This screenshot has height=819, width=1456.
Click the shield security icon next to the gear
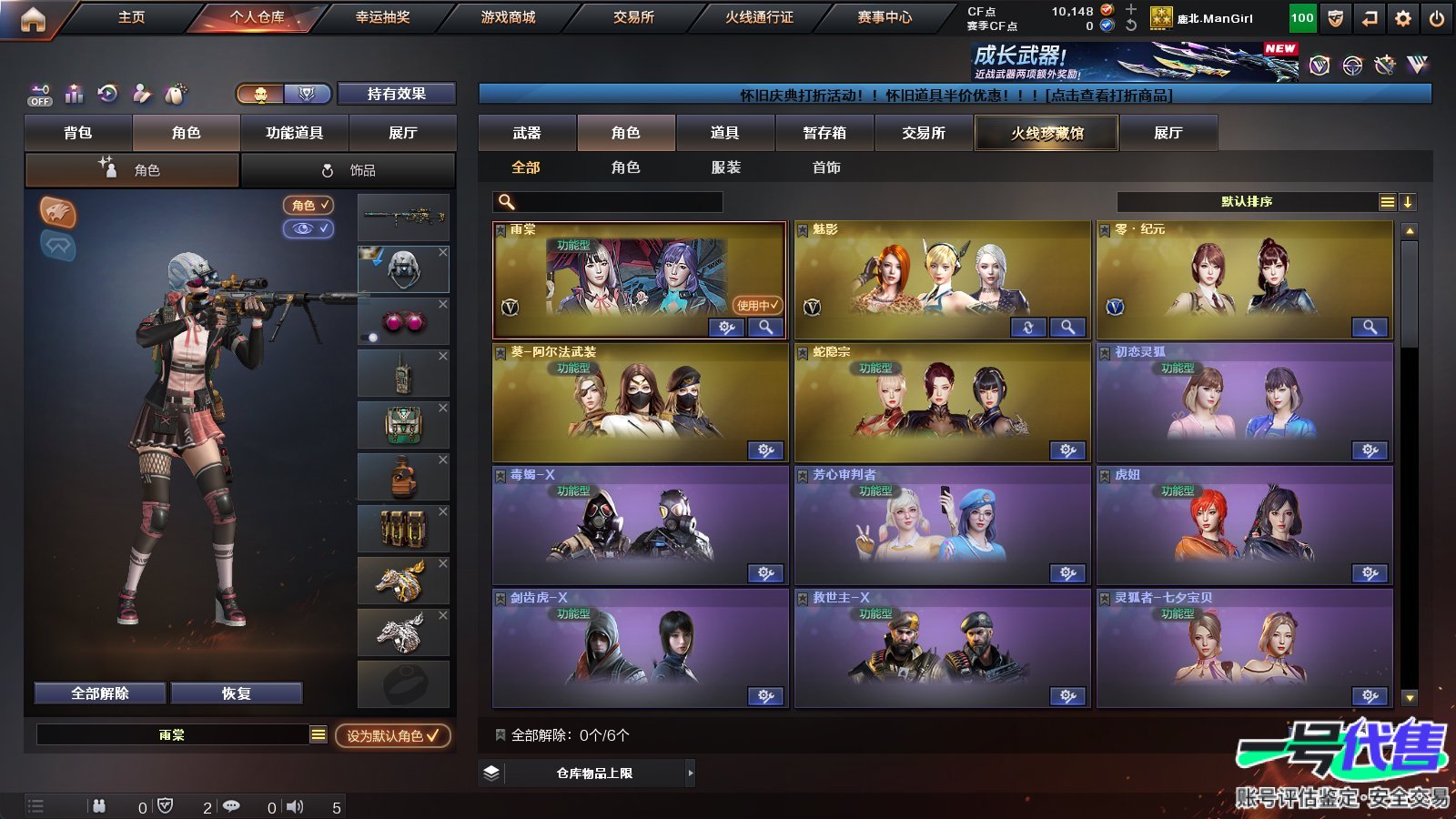point(1337,16)
